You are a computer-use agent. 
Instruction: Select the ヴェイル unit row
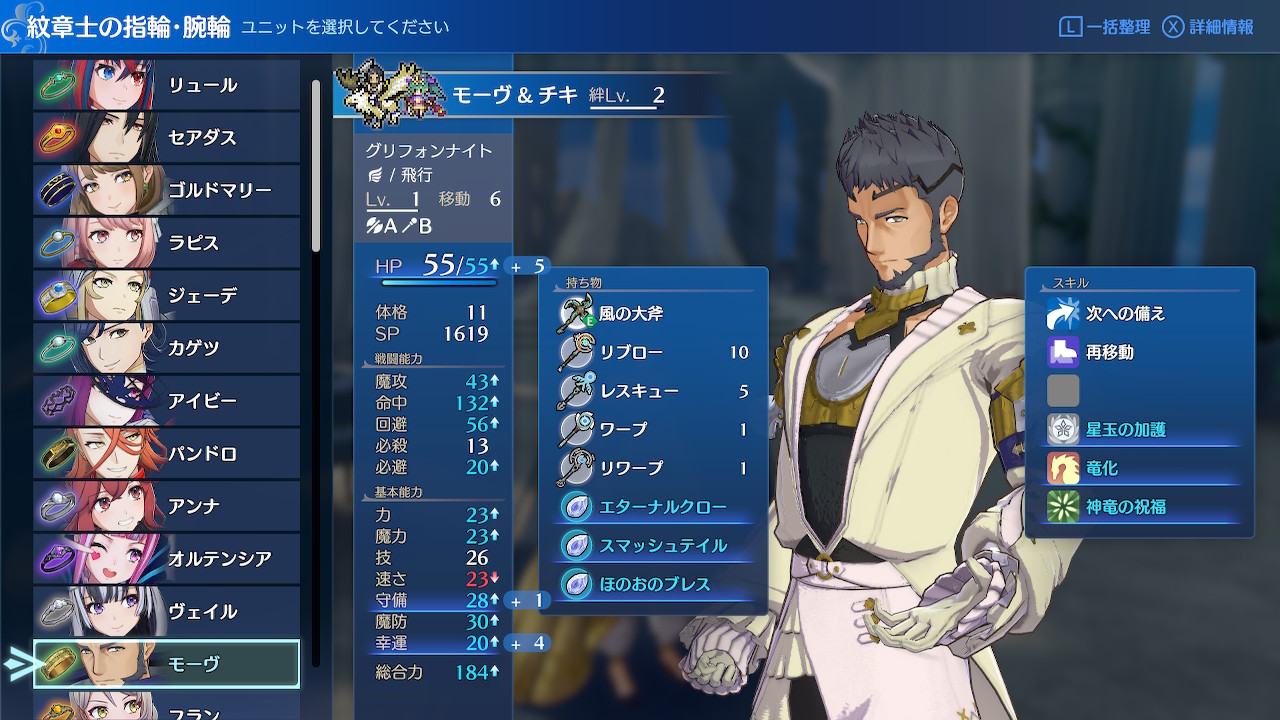pos(166,611)
